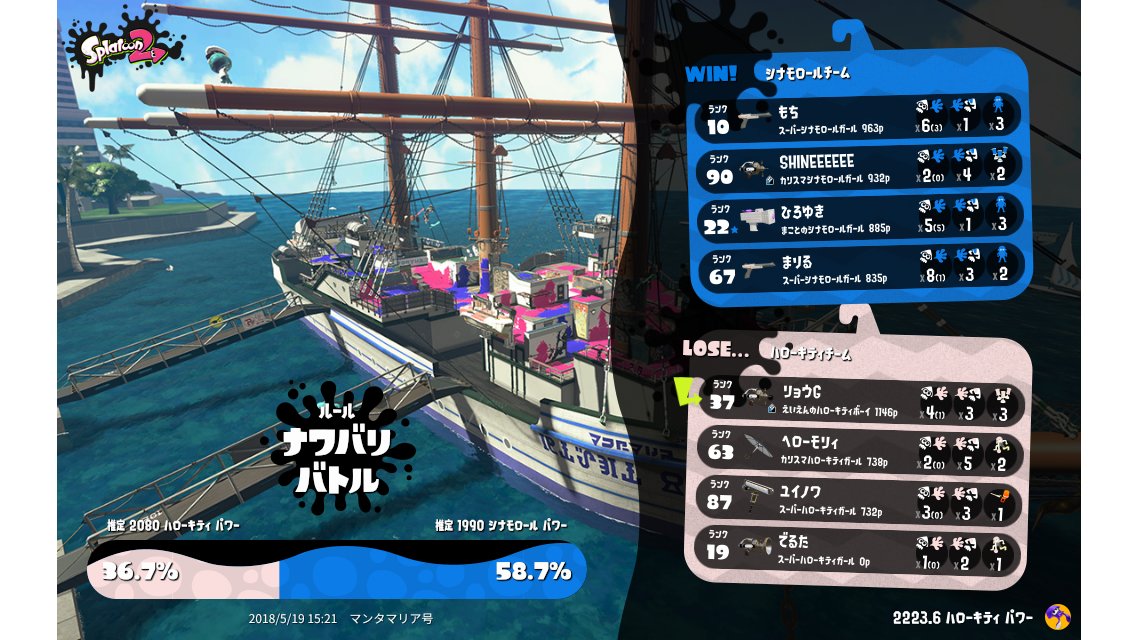This screenshot has width=1138, height=640.
Task: Select the SHINEEEEEE player row
Action: (860, 167)
